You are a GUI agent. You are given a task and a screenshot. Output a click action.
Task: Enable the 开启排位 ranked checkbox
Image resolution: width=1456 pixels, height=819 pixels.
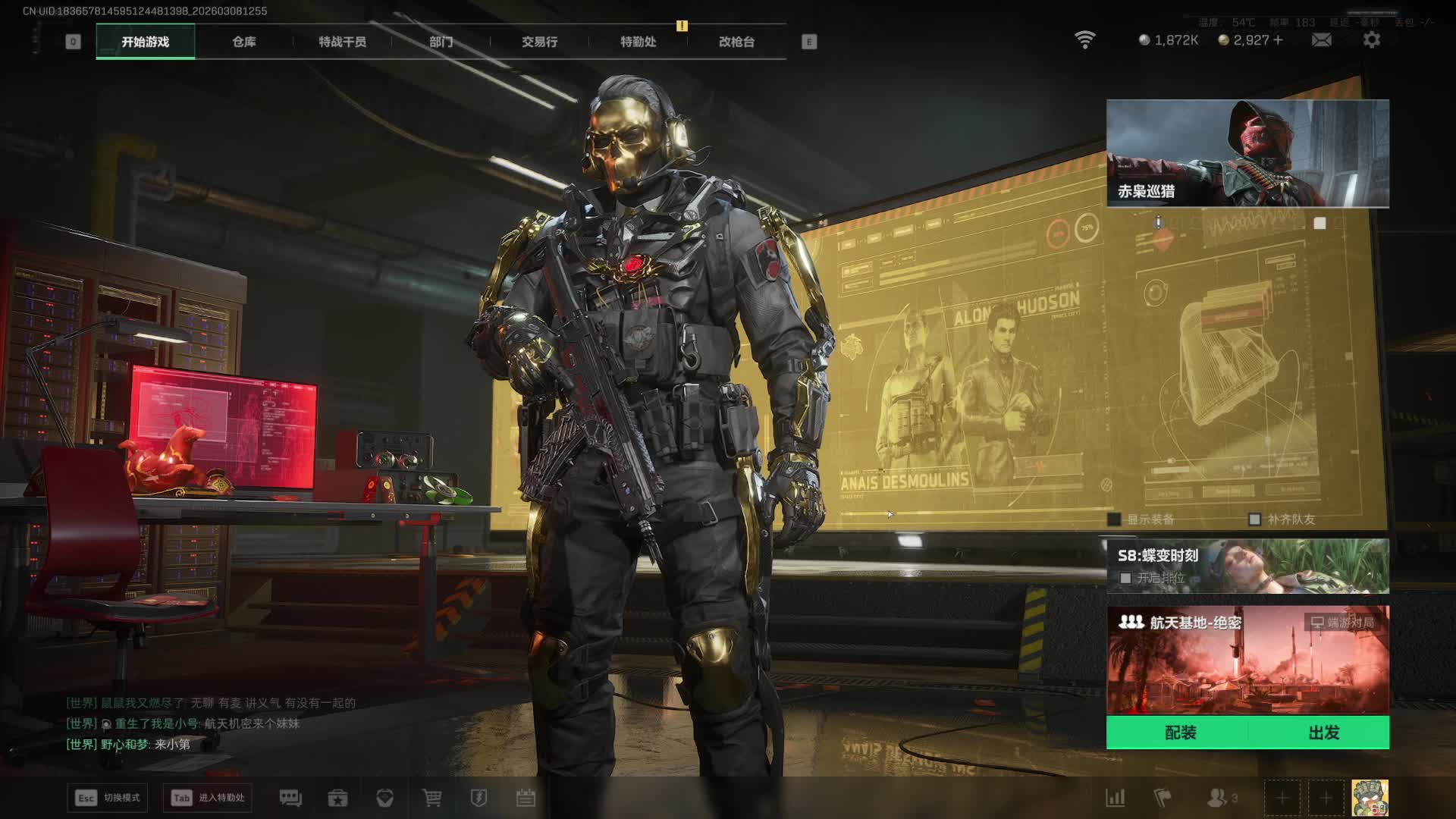coord(1125,578)
